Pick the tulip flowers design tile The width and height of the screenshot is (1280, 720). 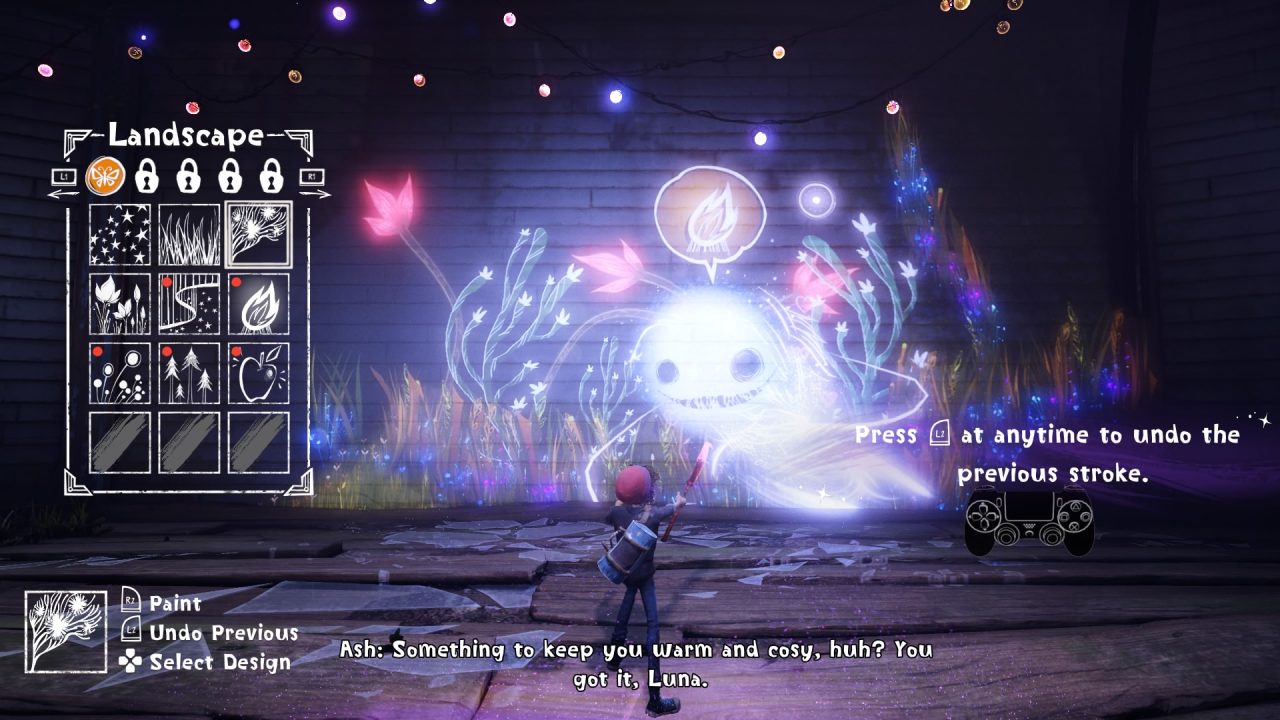click(x=119, y=304)
